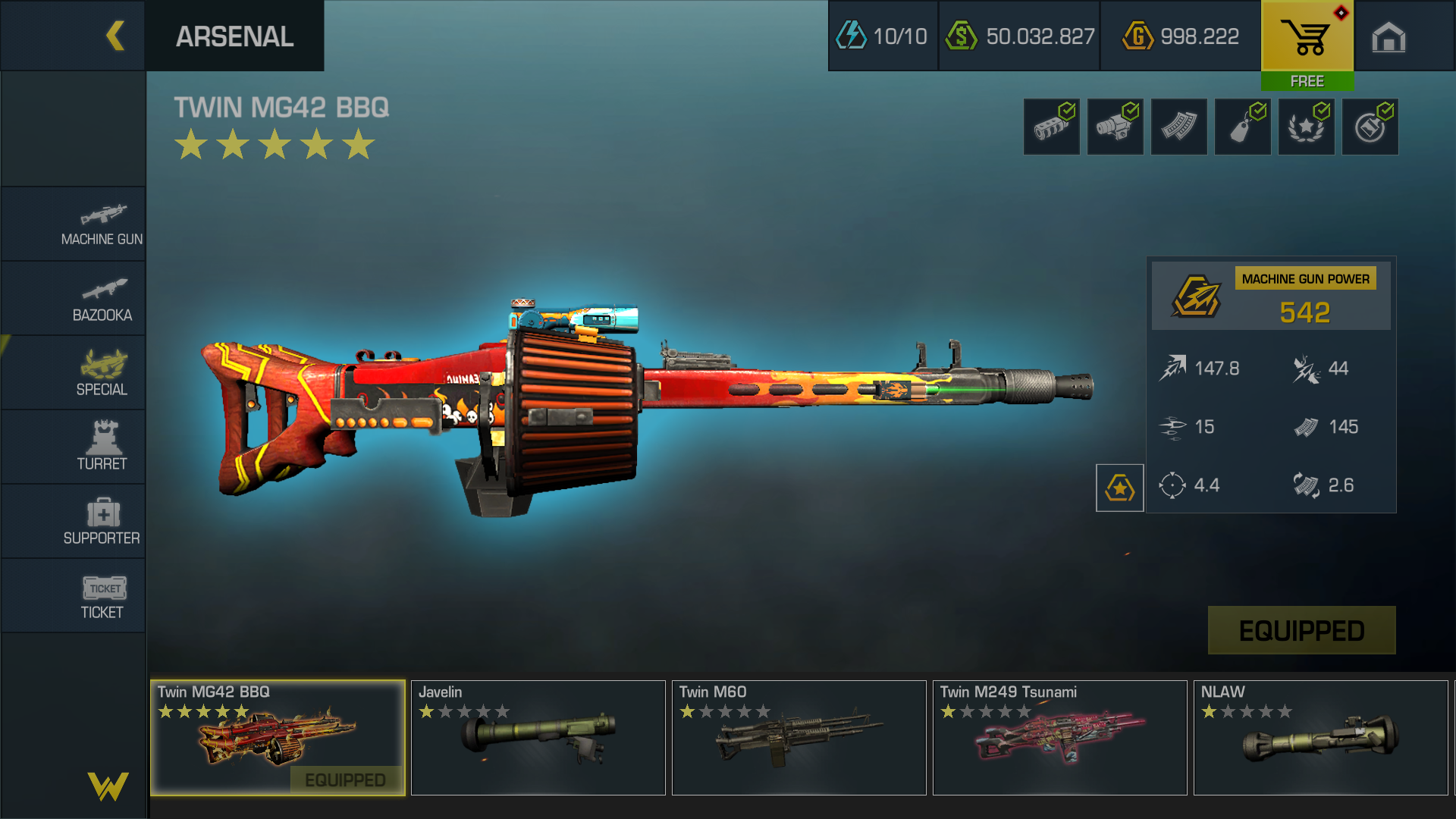
Task: Open the Ticket category
Action: click(x=102, y=596)
